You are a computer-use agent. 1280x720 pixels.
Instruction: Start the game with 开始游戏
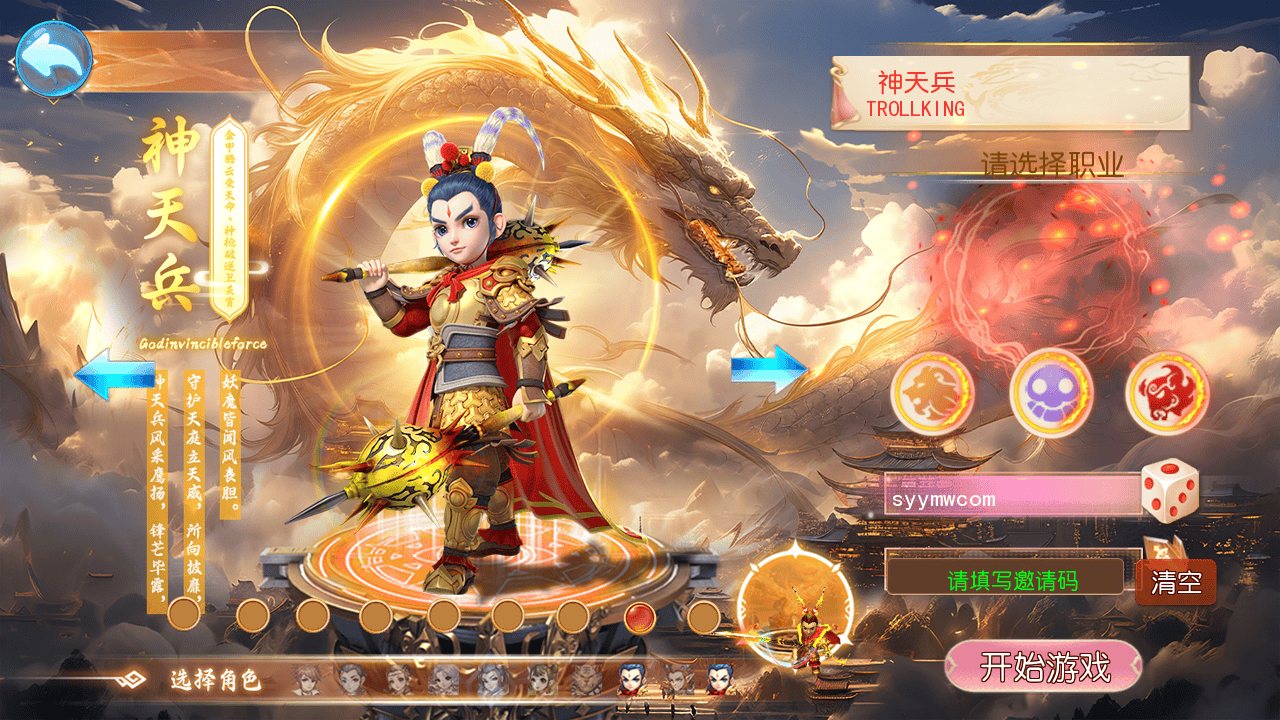(x=1043, y=666)
